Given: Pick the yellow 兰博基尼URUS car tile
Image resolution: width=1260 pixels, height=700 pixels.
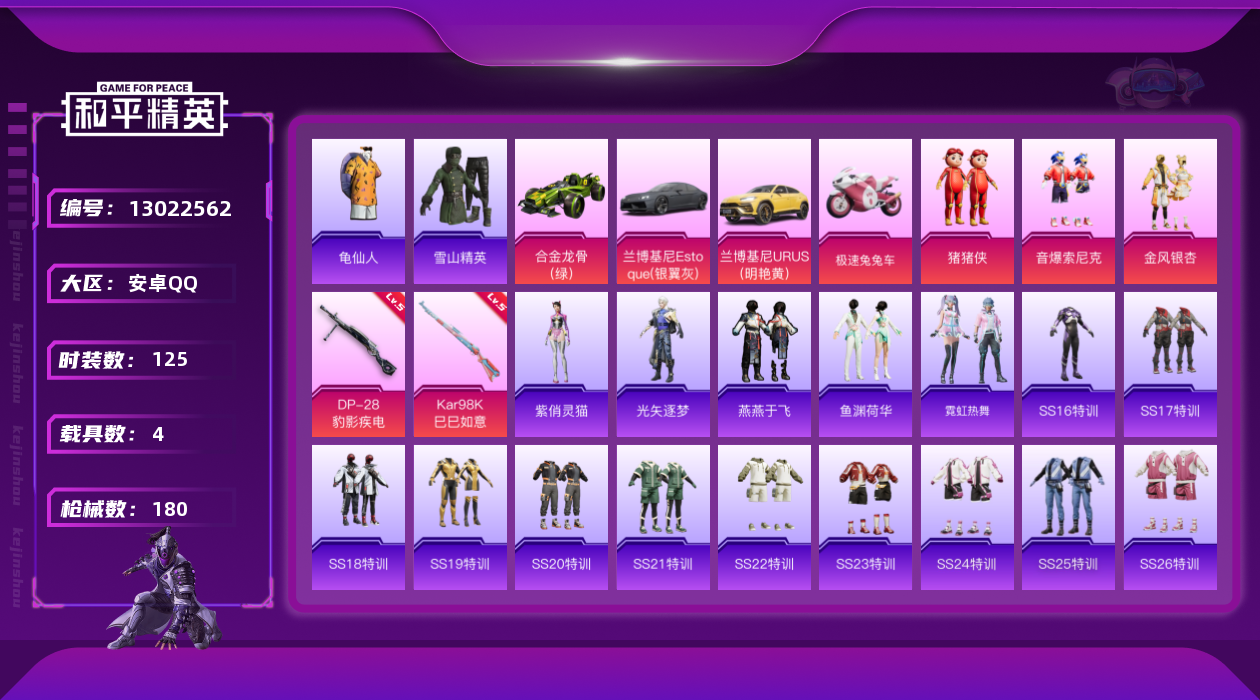Looking at the screenshot, I should (x=764, y=210).
